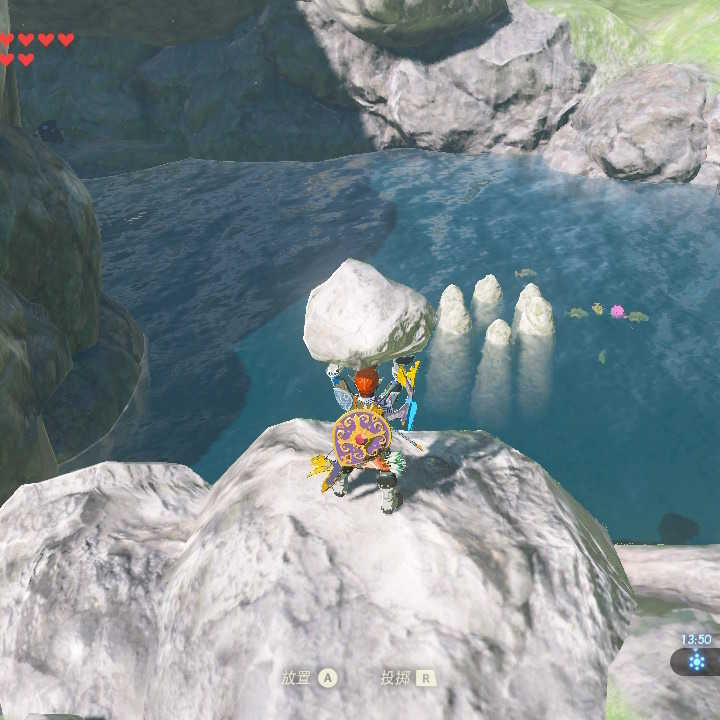Click the snowflake weather forecast icon
Screen dimensions: 720x720
coord(696,661)
